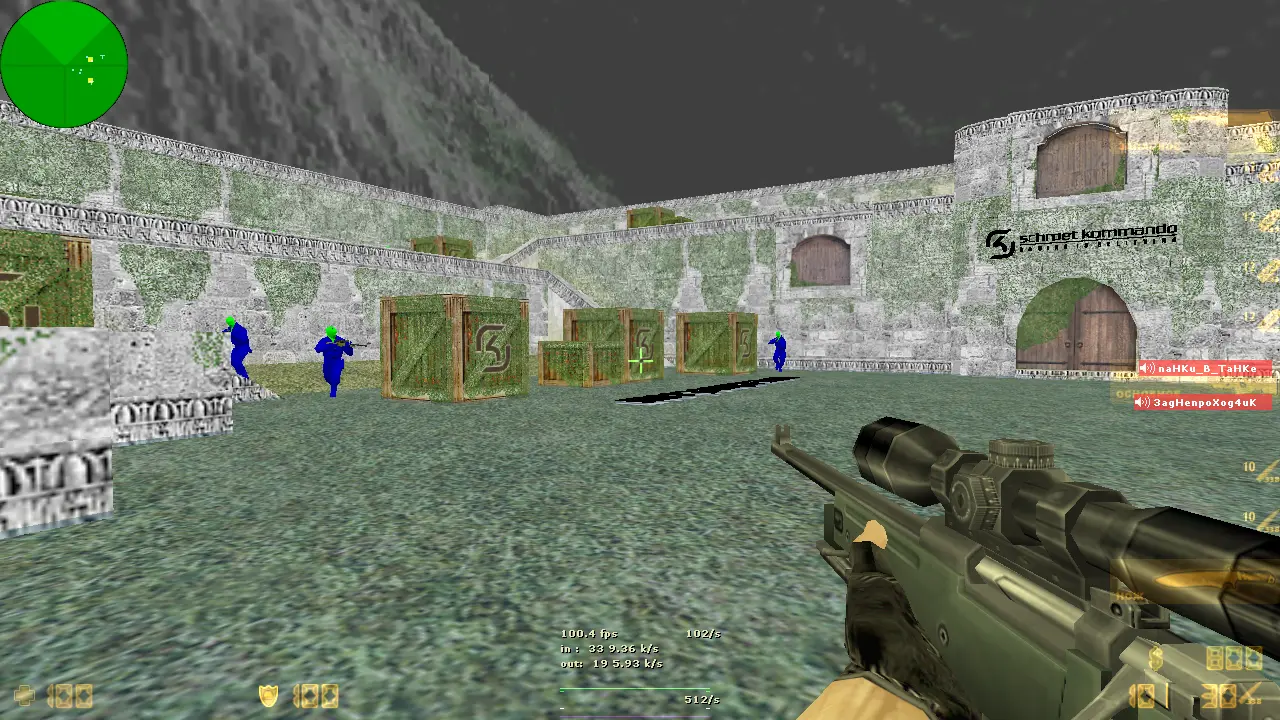Image resolution: width=1280 pixels, height=720 pixels.
Task: Click the health cross icon
Action: pyautogui.click(x=24, y=695)
